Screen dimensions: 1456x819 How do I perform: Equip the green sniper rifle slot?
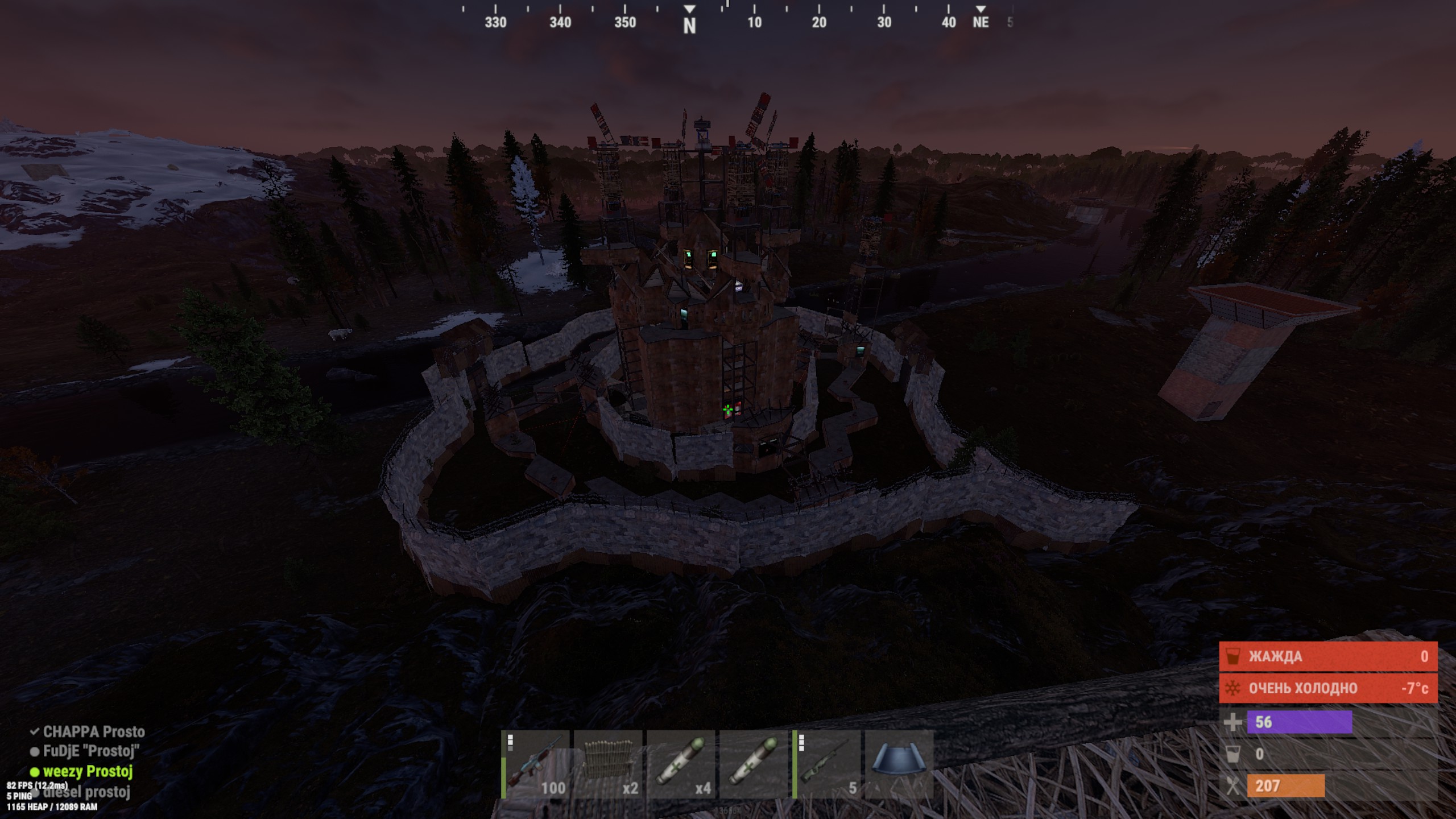[826, 764]
